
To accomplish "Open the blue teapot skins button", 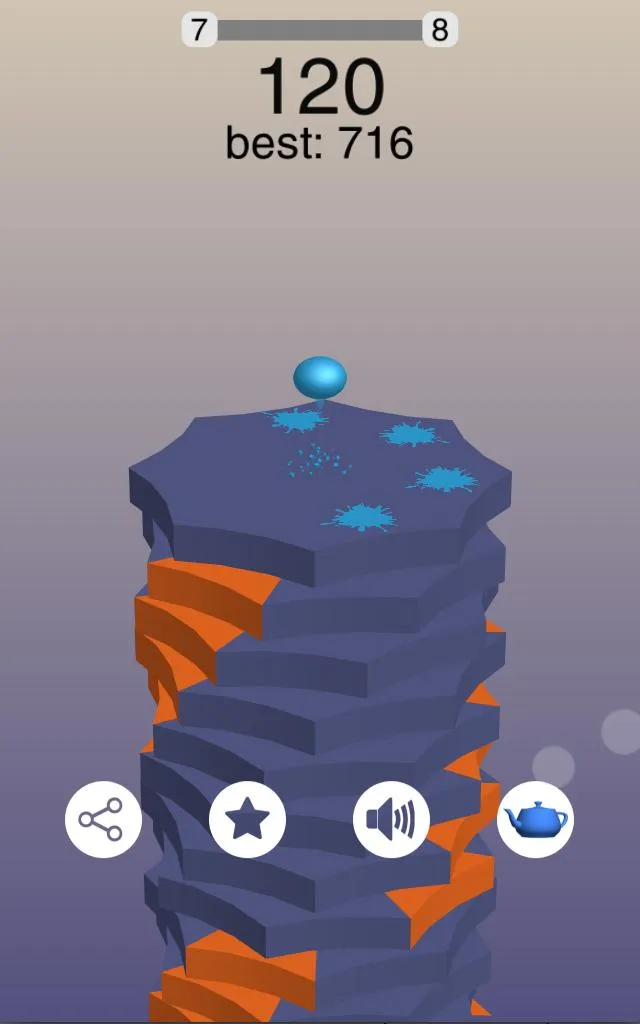I will tap(535, 820).
